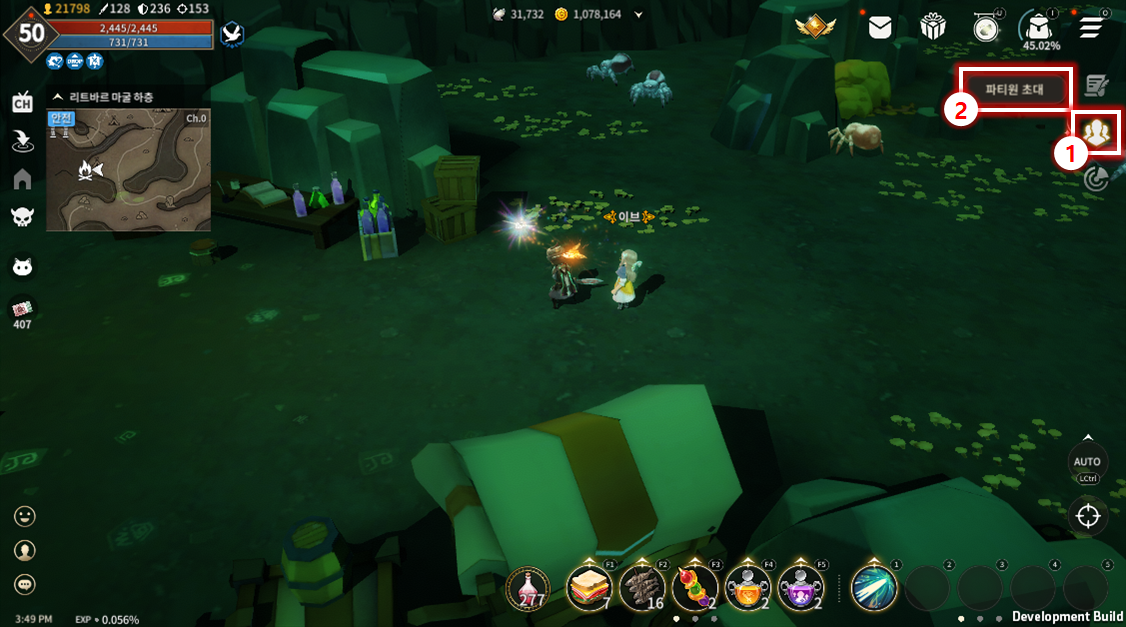Click the minimap of 리트바르 마굴 하층
This screenshot has height=627, width=1126.
pos(129,169)
